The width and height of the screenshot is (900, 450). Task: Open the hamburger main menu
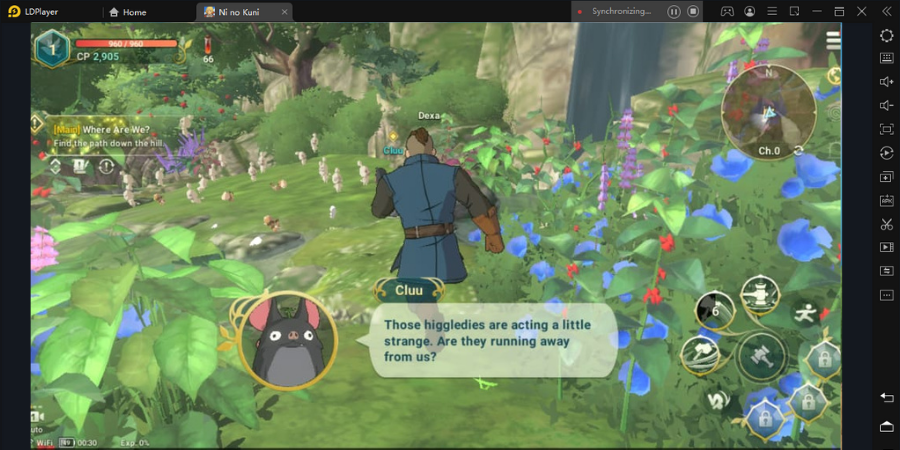832,41
